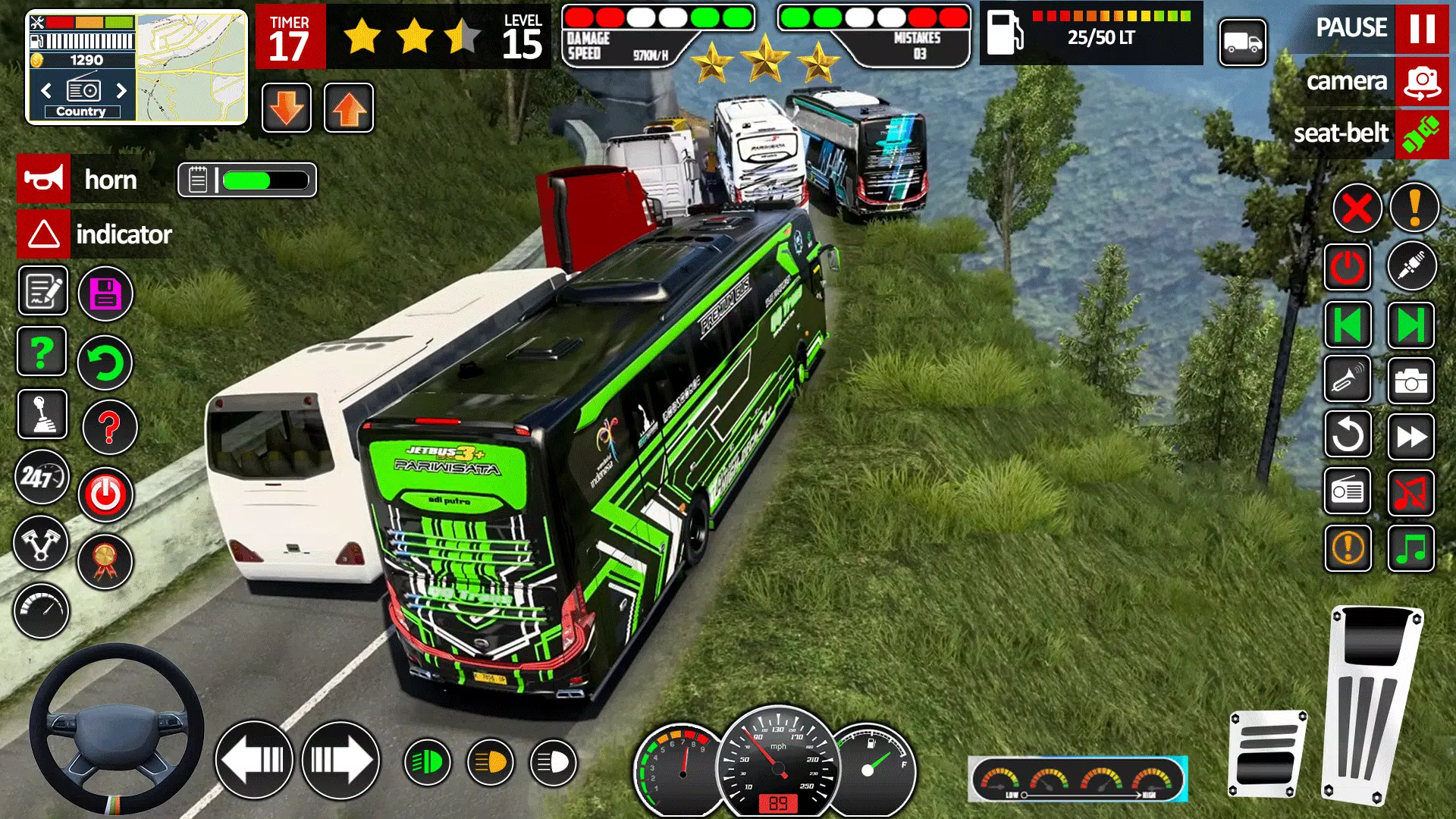Select the gear shifter icon

42,415
